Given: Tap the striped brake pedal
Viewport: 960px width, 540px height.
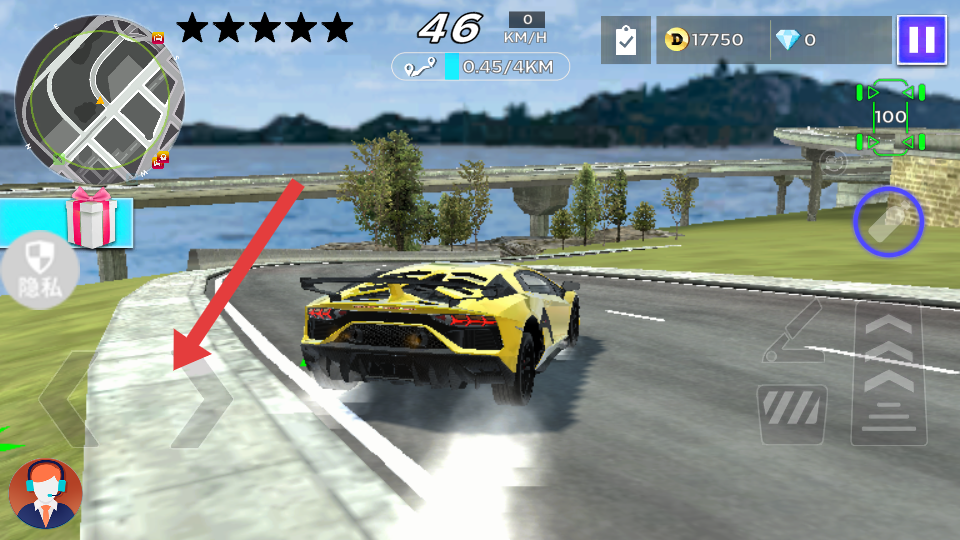Looking at the screenshot, I should coord(793,414).
